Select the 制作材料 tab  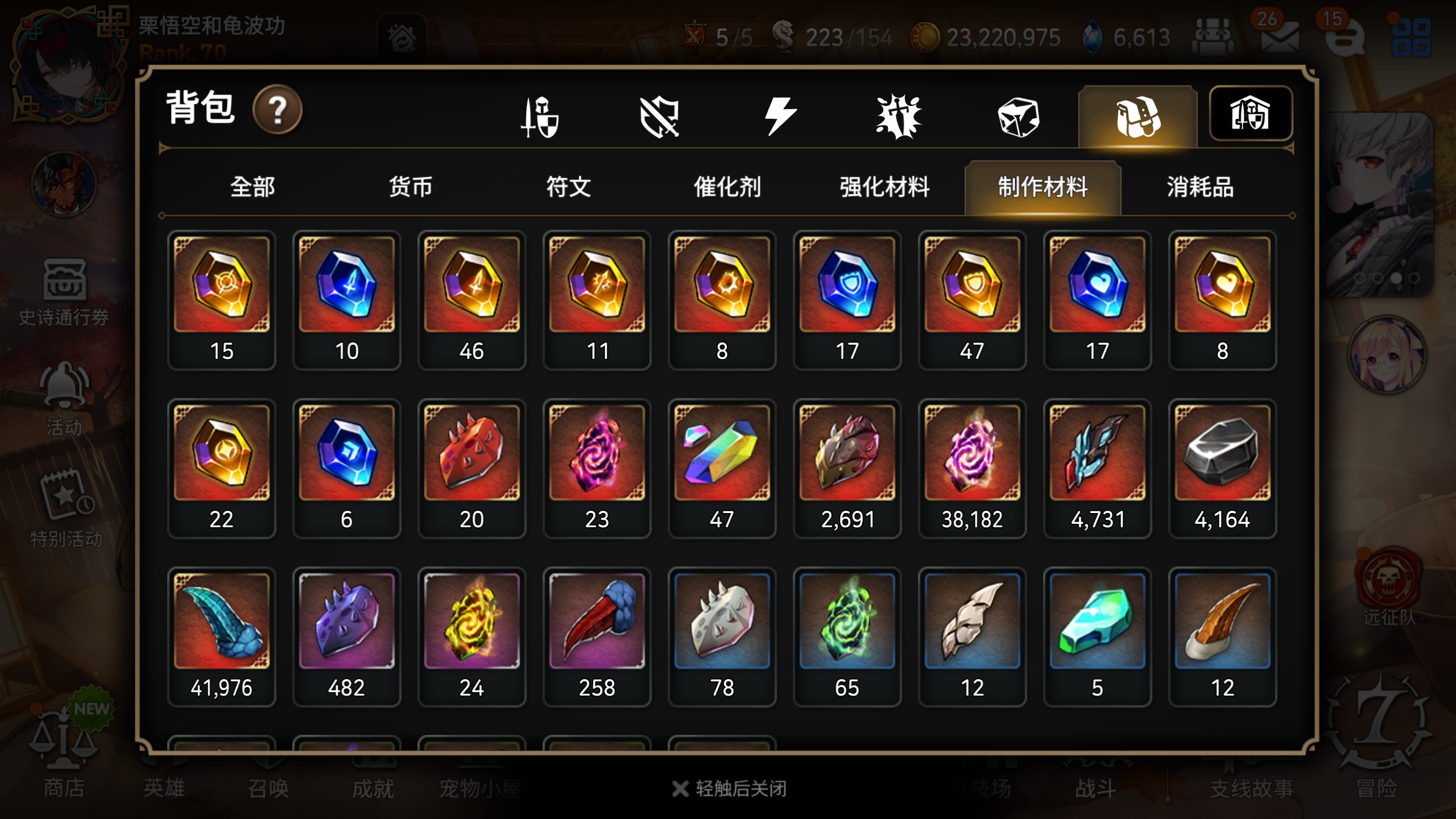pyautogui.click(x=1043, y=187)
